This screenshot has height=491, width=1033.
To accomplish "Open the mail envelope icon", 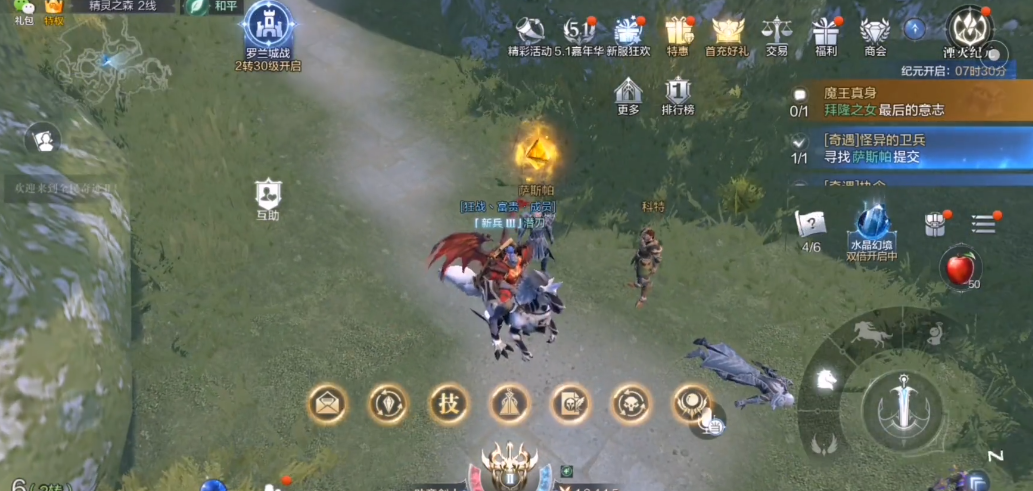I will [x=327, y=403].
